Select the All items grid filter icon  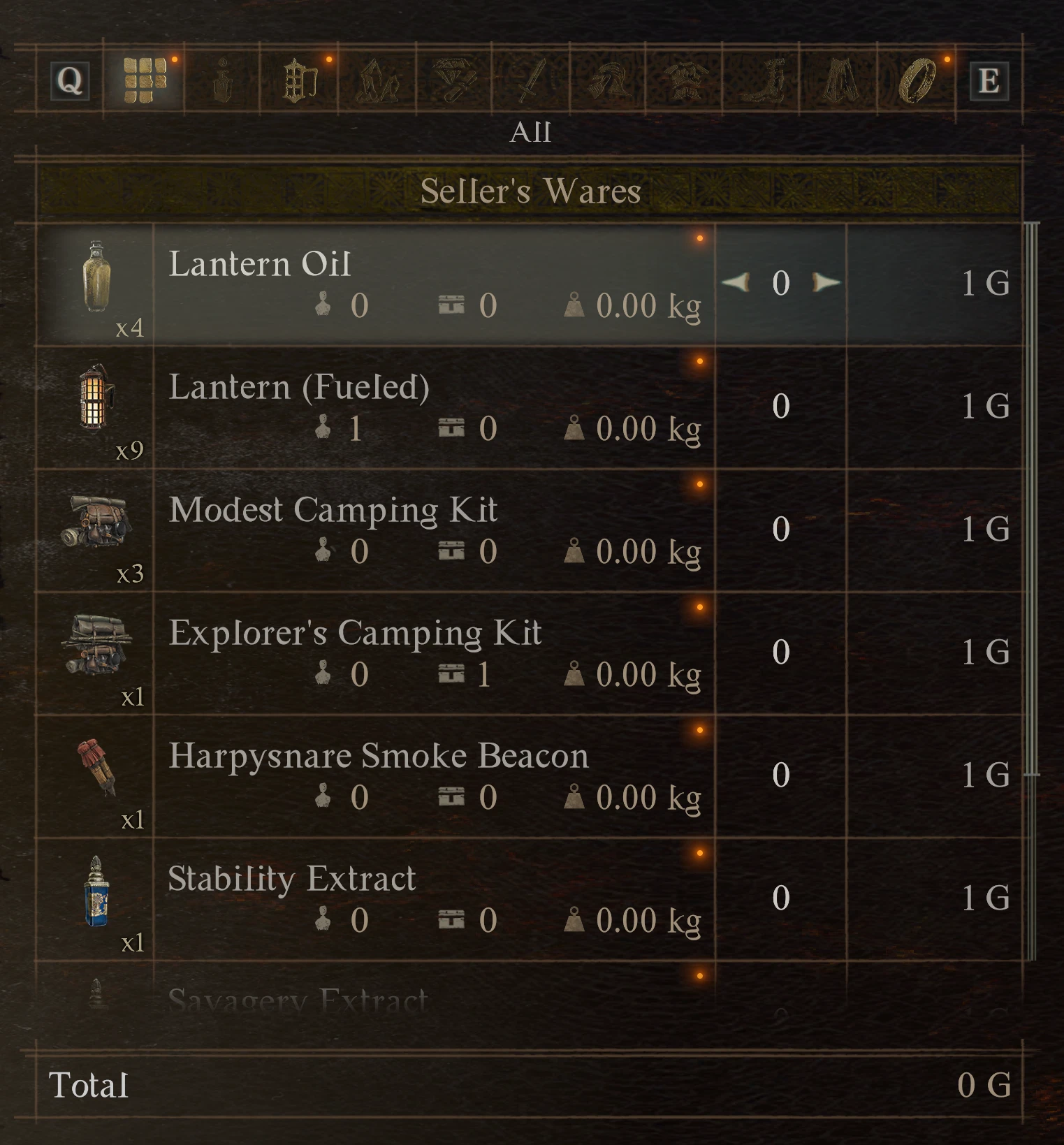147,80
